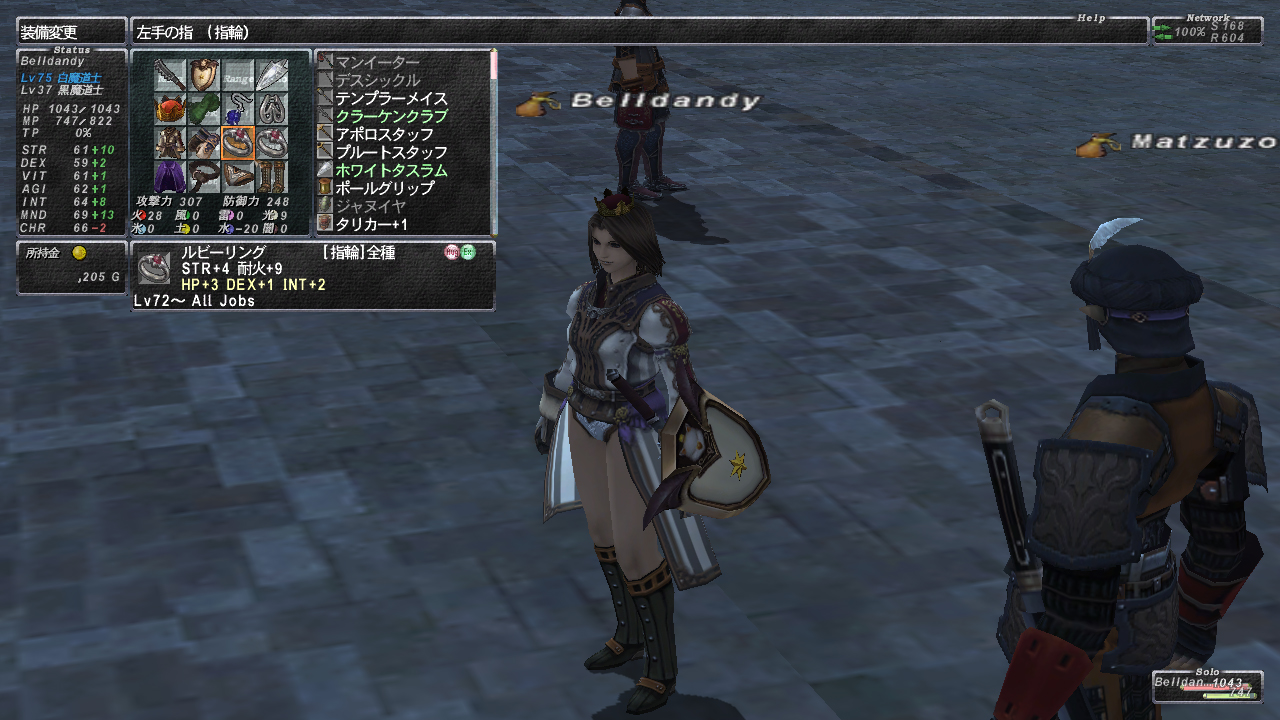Viewport: 1280px width, 720px height.
Task: Select the white ammo slot item
Action: 272,75
